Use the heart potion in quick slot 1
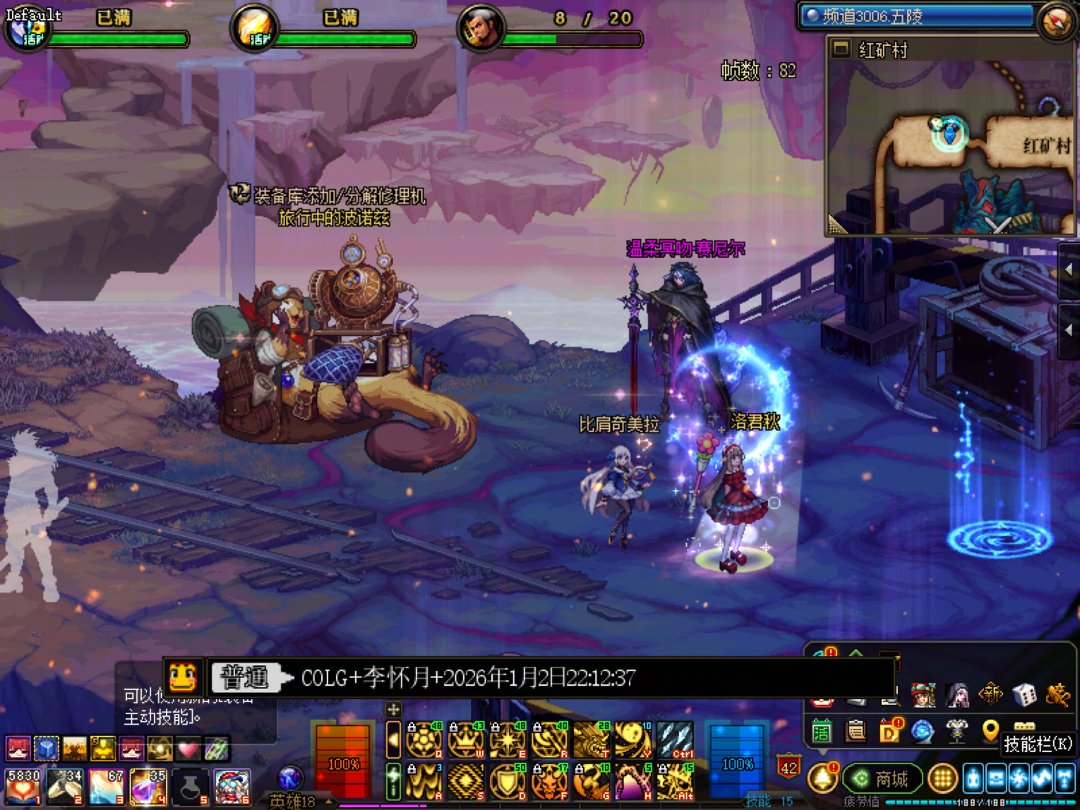1080x810 pixels. (x=21, y=787)
